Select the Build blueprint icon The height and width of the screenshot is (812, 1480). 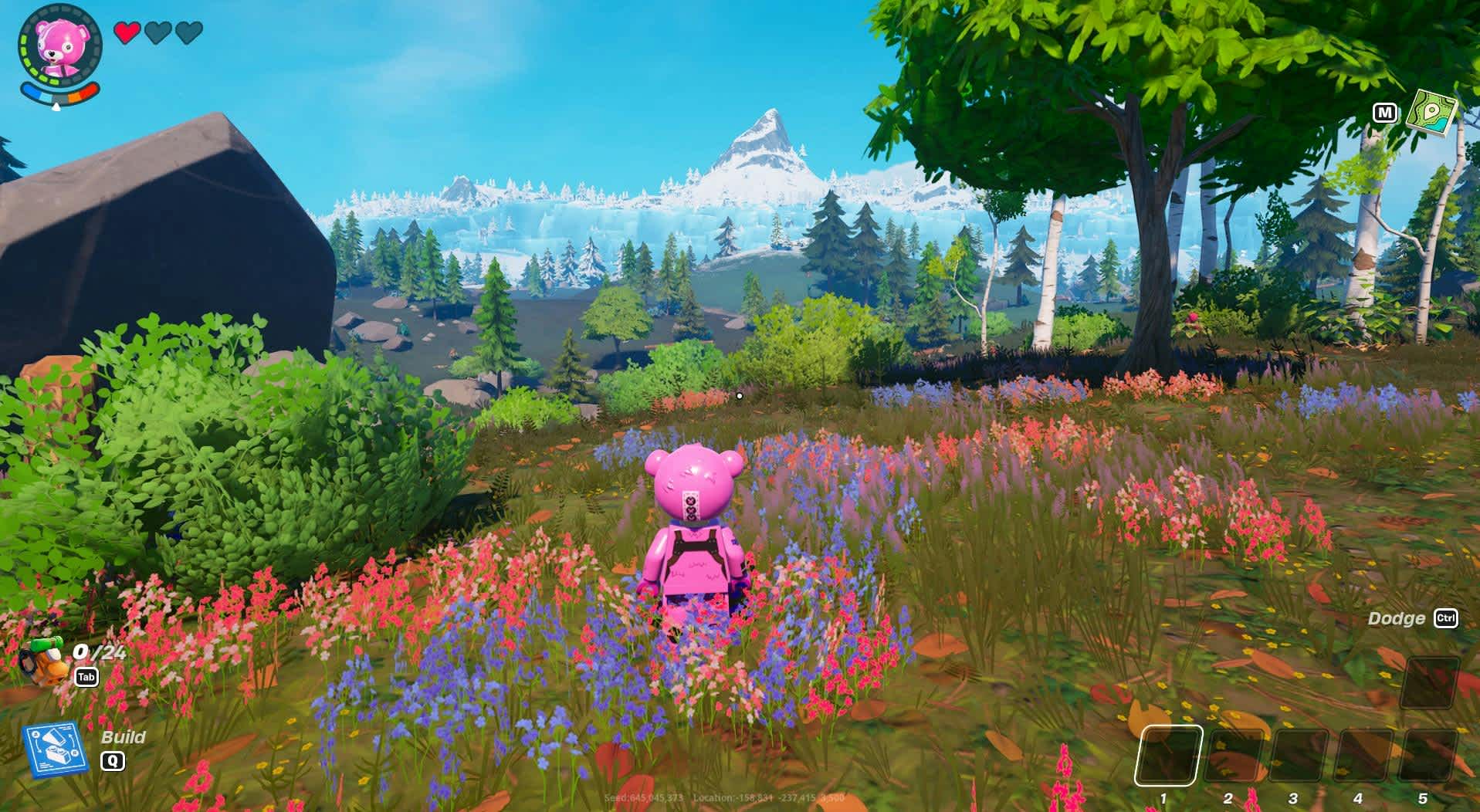(x=54, y=746)
